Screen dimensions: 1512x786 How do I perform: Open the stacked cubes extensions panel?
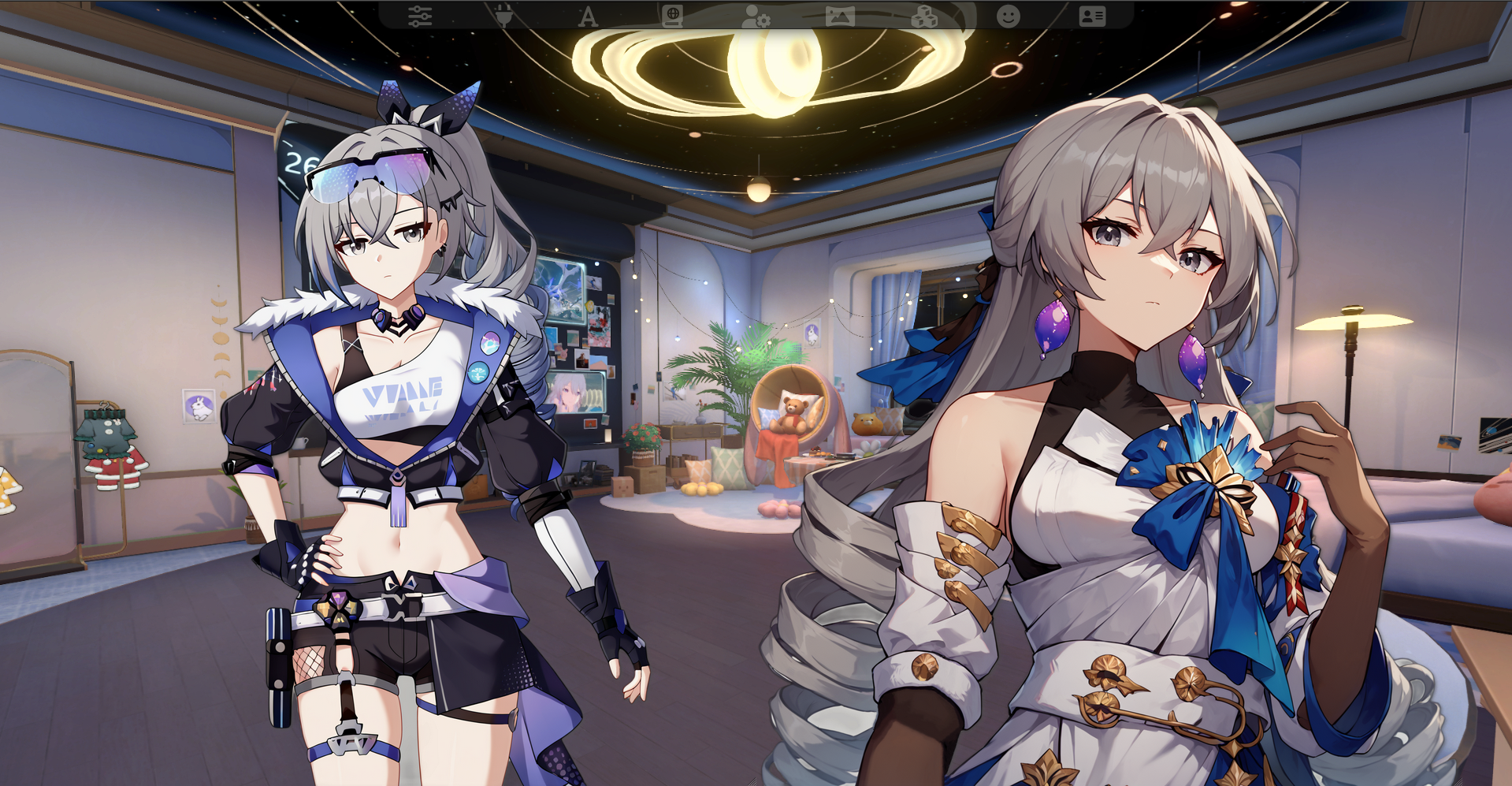(x=924, y=16)
